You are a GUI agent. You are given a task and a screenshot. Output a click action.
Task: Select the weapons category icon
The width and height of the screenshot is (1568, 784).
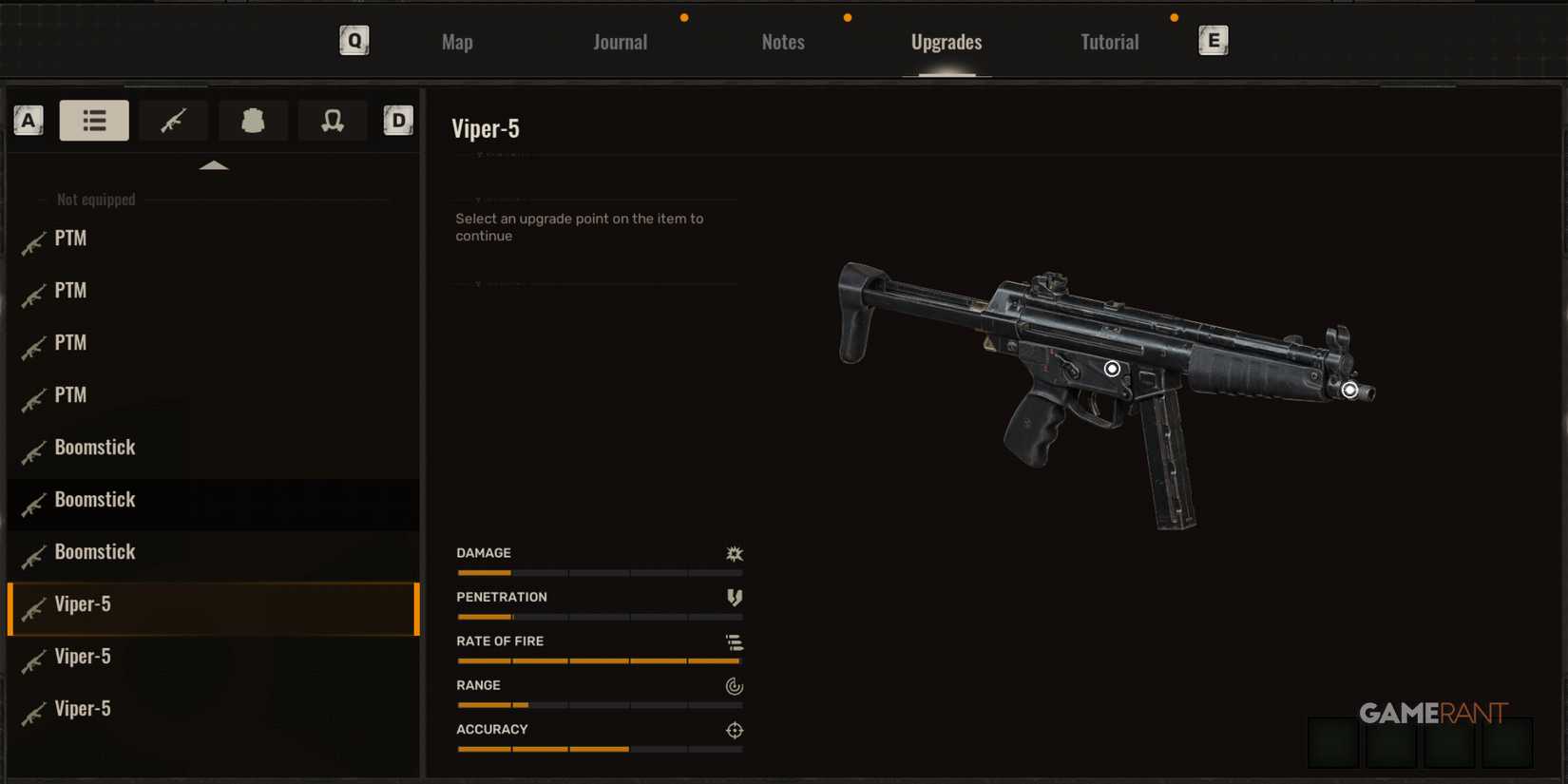[x=173, y=120]
